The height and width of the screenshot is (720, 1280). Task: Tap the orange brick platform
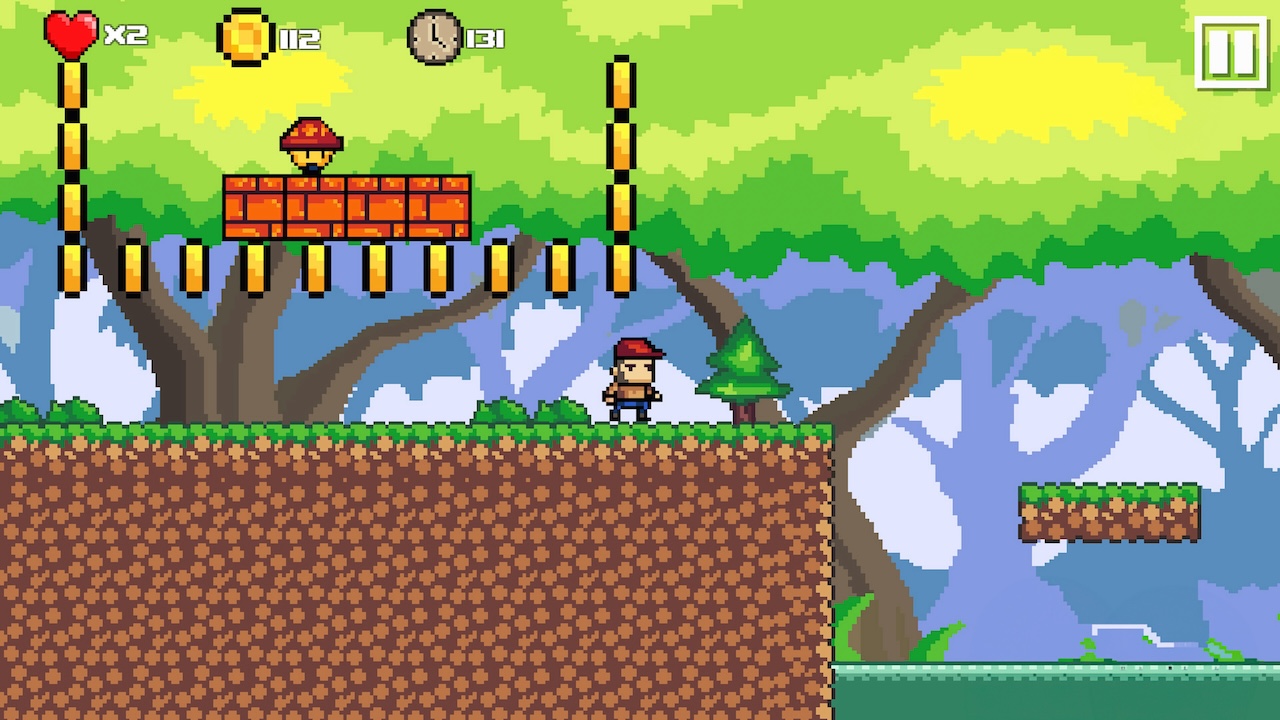click(347, 207)
